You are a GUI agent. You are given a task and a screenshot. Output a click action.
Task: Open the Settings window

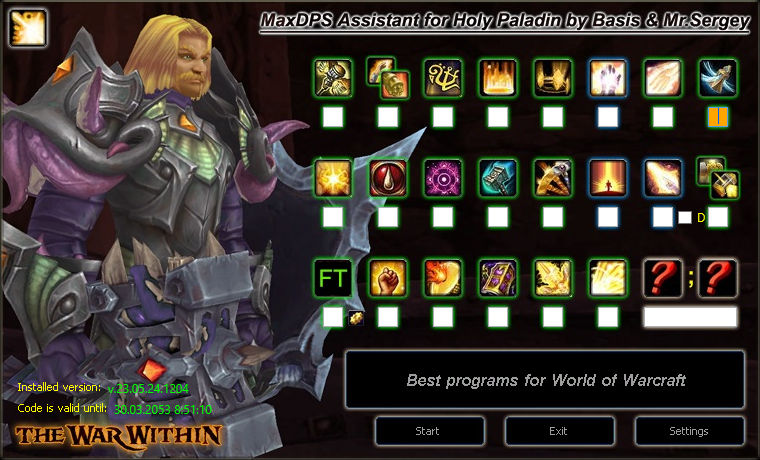click(689, 431)
